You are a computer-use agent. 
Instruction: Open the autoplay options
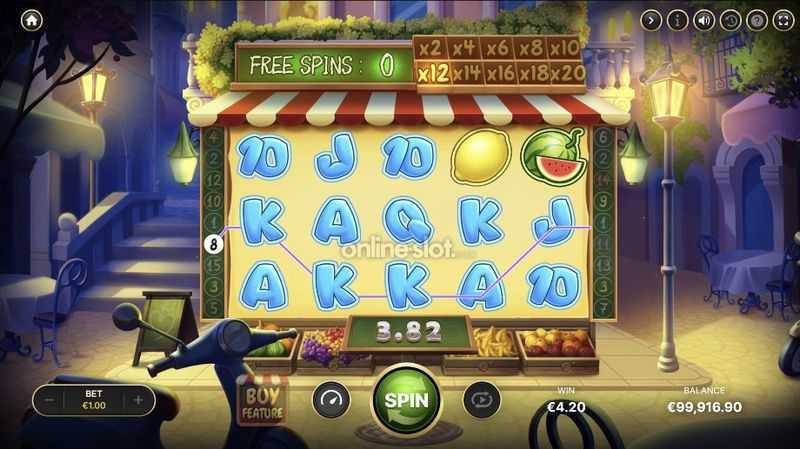(481, 400)
